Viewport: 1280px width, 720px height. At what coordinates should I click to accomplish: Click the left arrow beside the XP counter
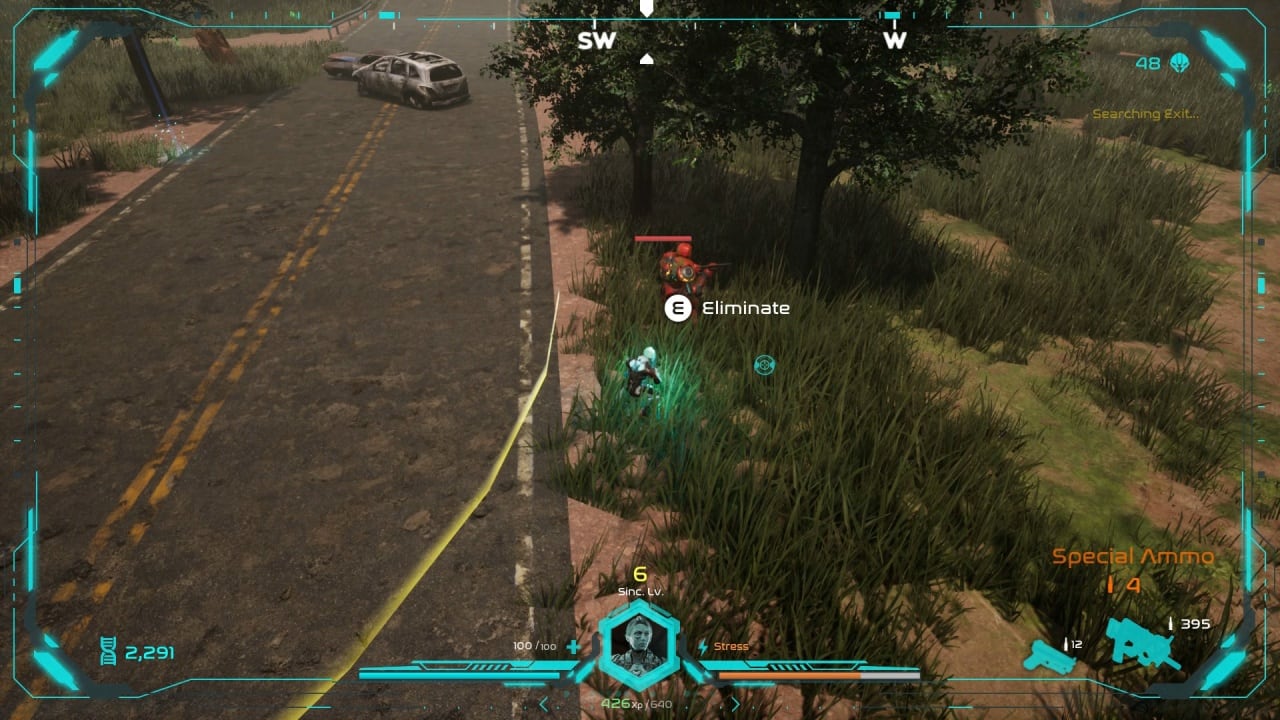tap(544, 704)
